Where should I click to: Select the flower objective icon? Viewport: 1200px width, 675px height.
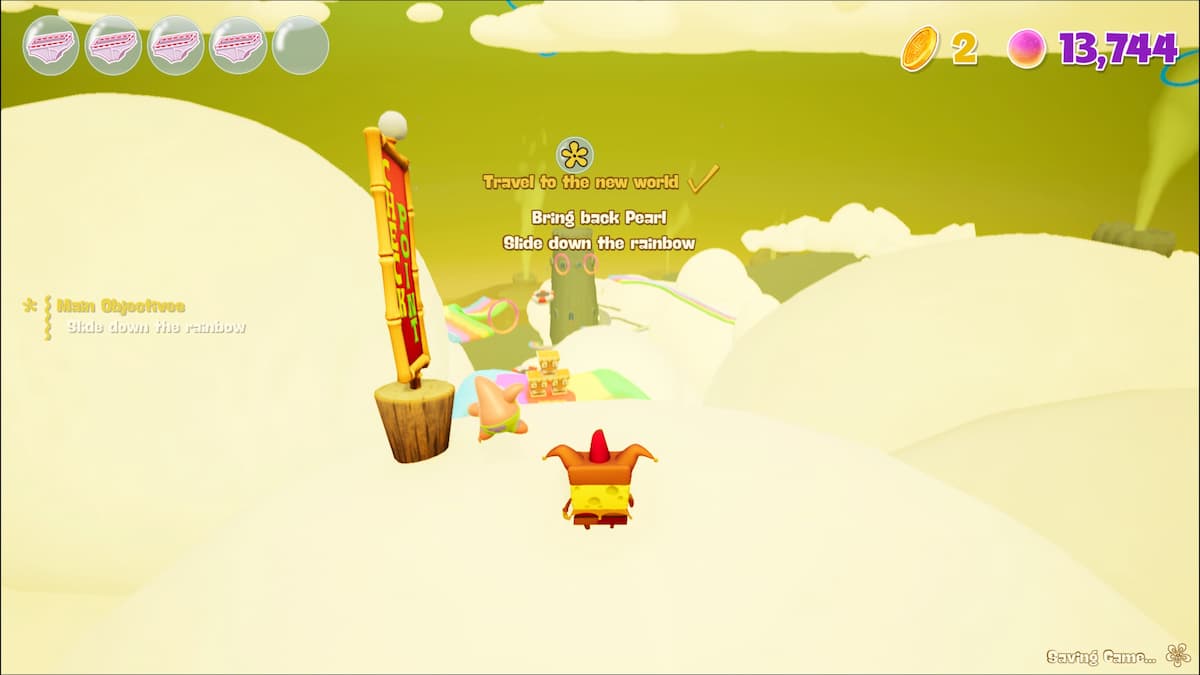pos(575,155)
